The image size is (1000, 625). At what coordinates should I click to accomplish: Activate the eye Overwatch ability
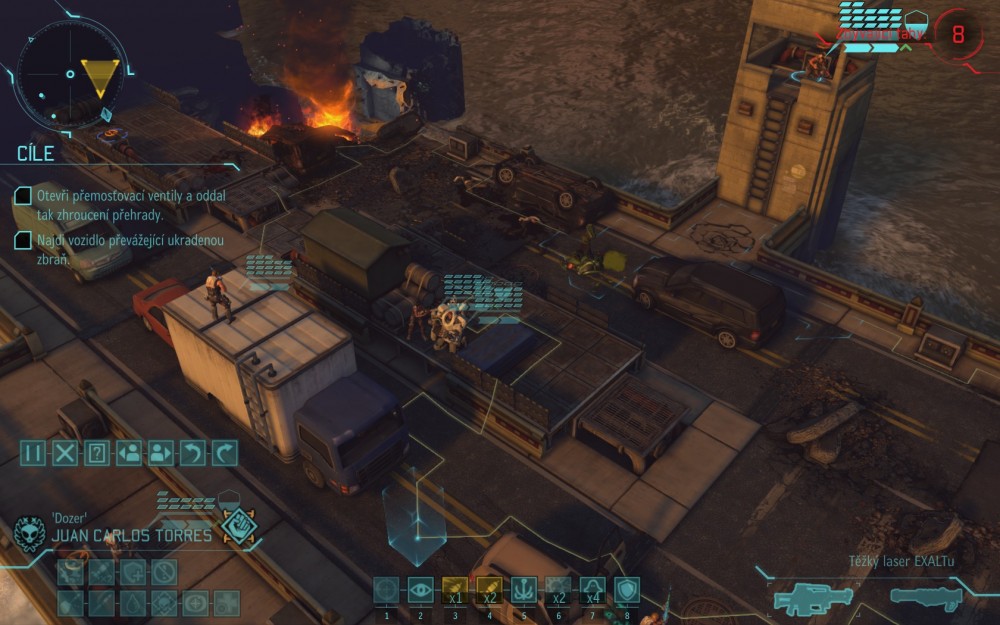[421, 590]
